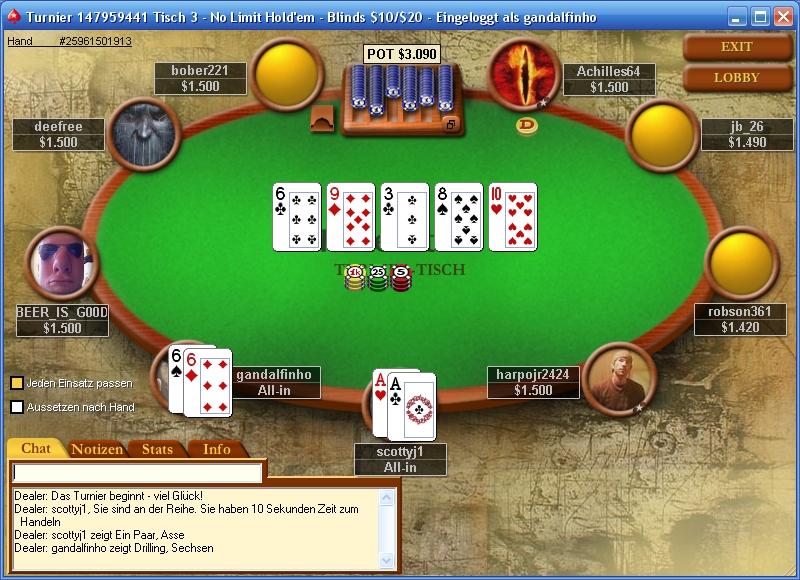Switch to the Notizen tab
The image size is (800, 580).
[97, 449]
